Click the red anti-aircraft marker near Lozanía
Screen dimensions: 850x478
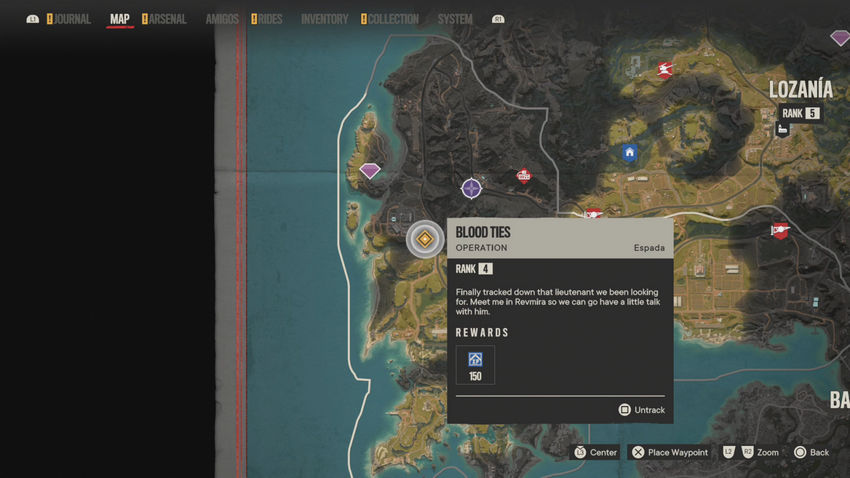click(664, 69)
